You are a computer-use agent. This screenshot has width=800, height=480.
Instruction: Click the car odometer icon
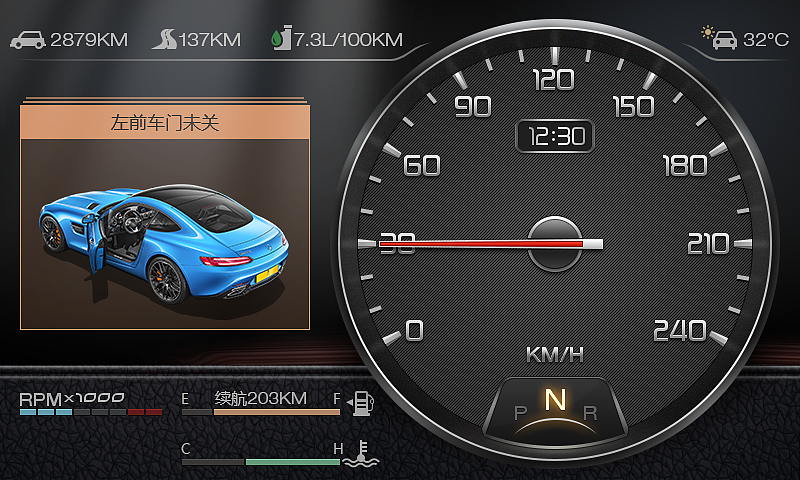click(28, 40)
